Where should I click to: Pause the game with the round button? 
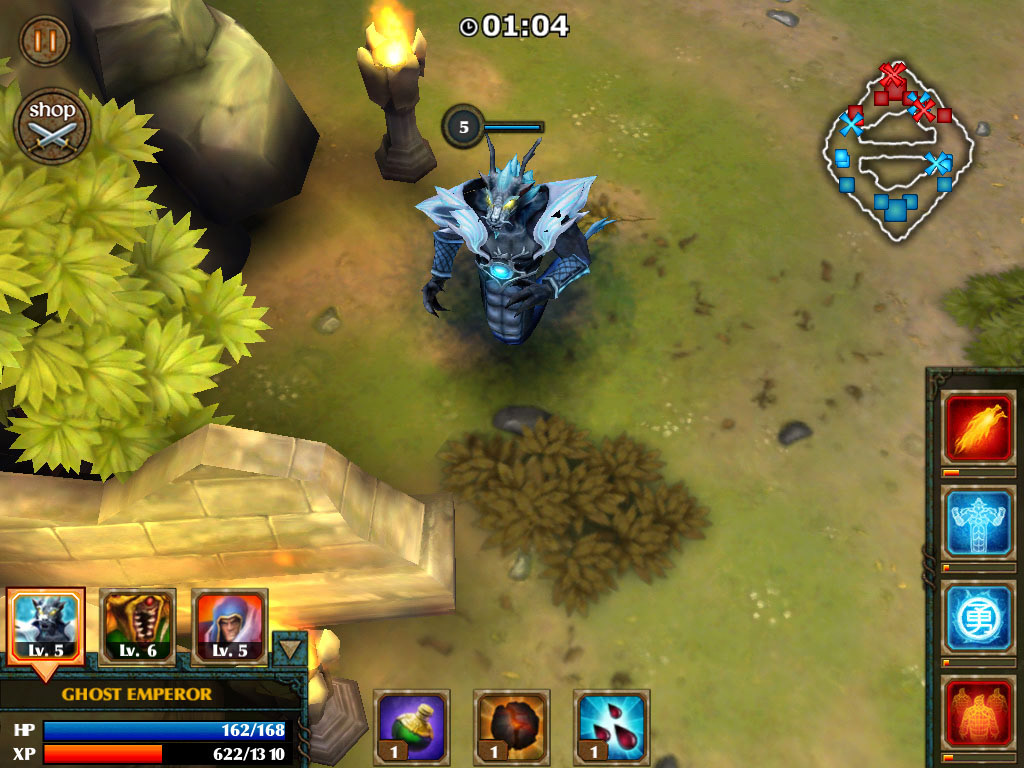coord(45,41)
